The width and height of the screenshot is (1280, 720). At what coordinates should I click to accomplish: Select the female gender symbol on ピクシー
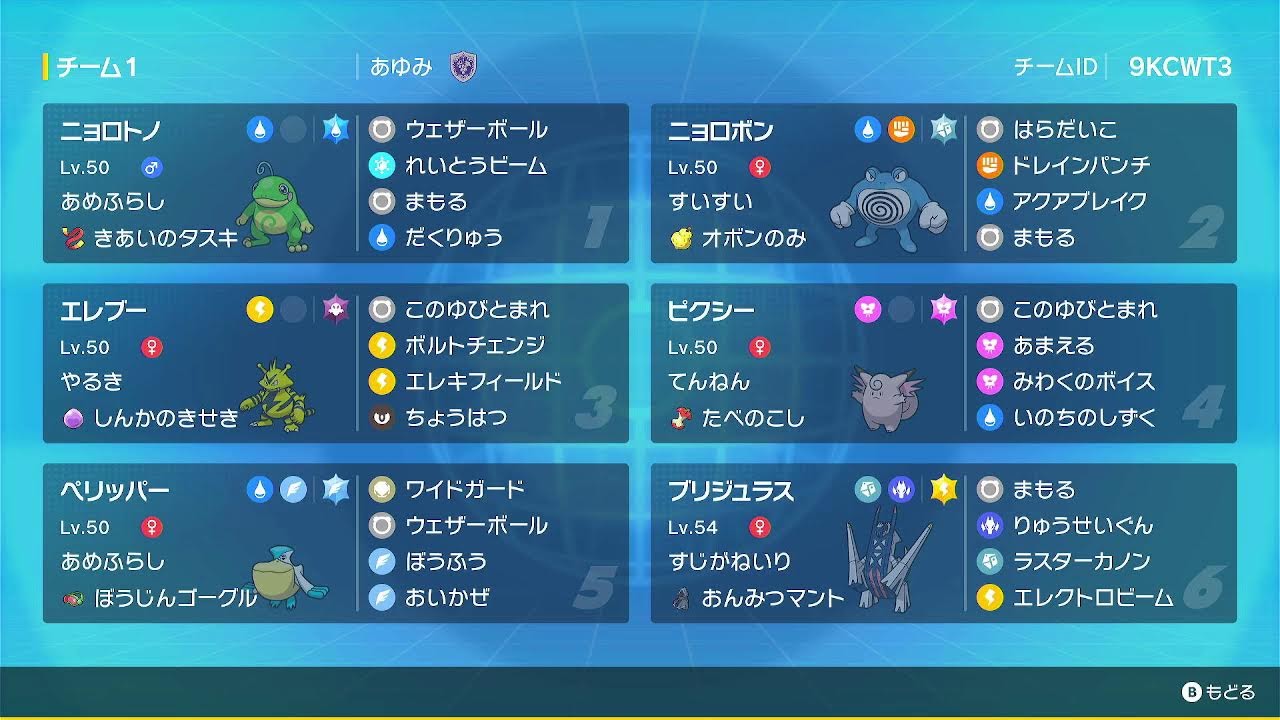pos(758,347)
